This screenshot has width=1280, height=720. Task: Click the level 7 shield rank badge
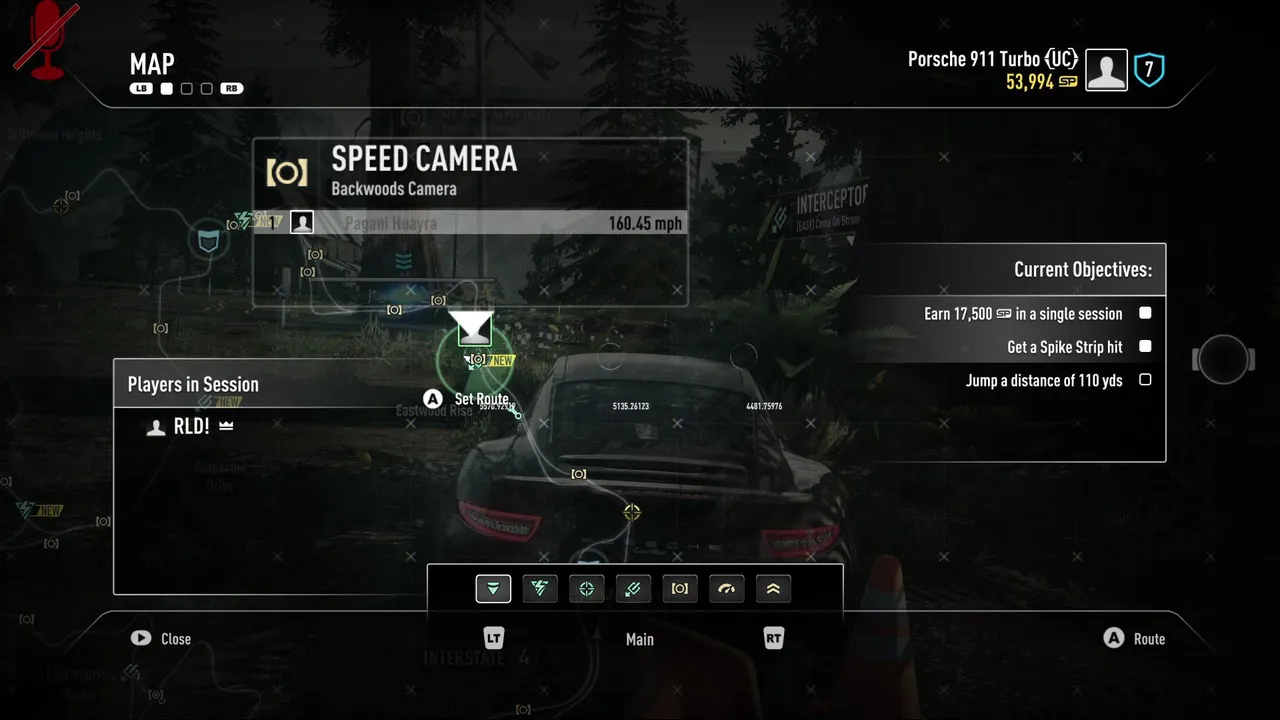click(1149, 70)
